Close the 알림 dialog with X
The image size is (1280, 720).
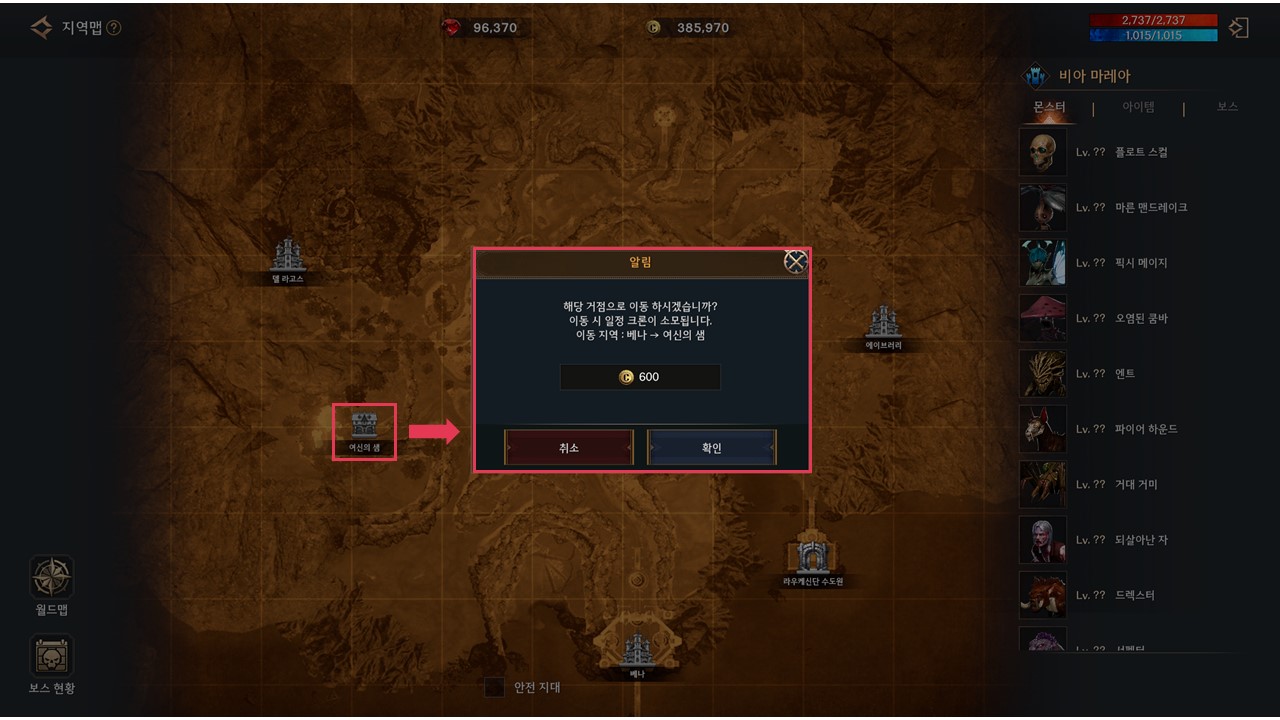click(x=795, y=262)
